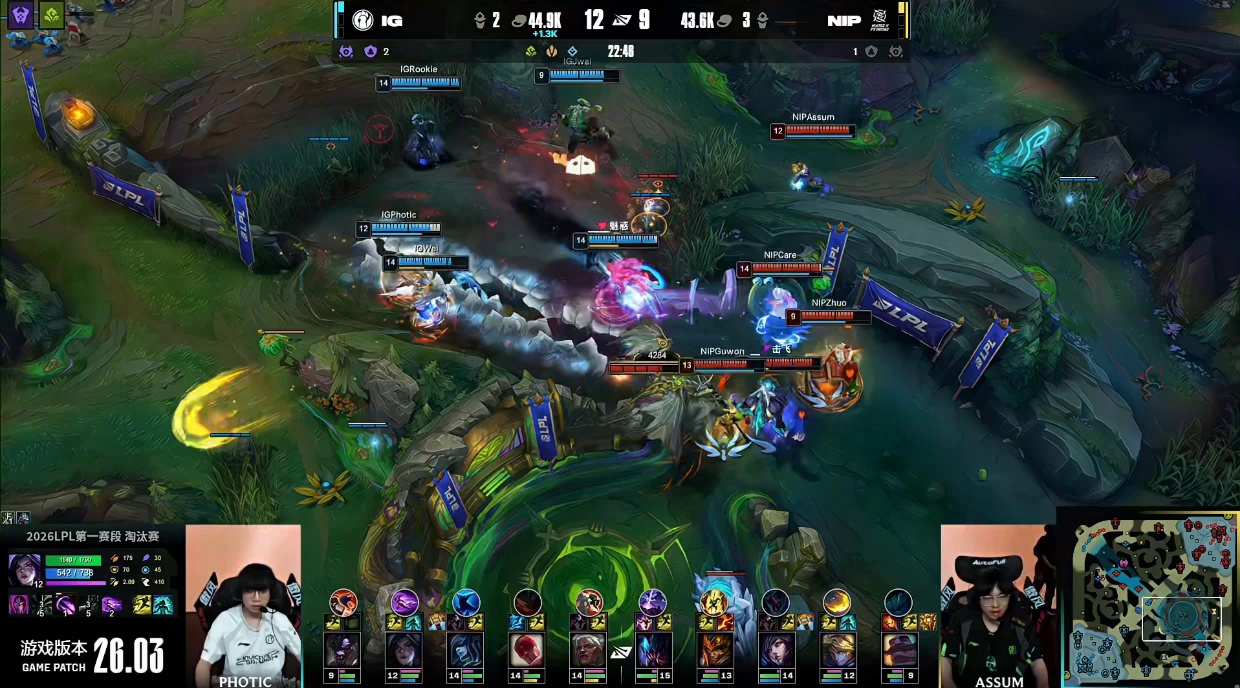This screenshot has width=1240, height=688.
Task: Open the PHOTIC player camera
Action: coord(243,605)
